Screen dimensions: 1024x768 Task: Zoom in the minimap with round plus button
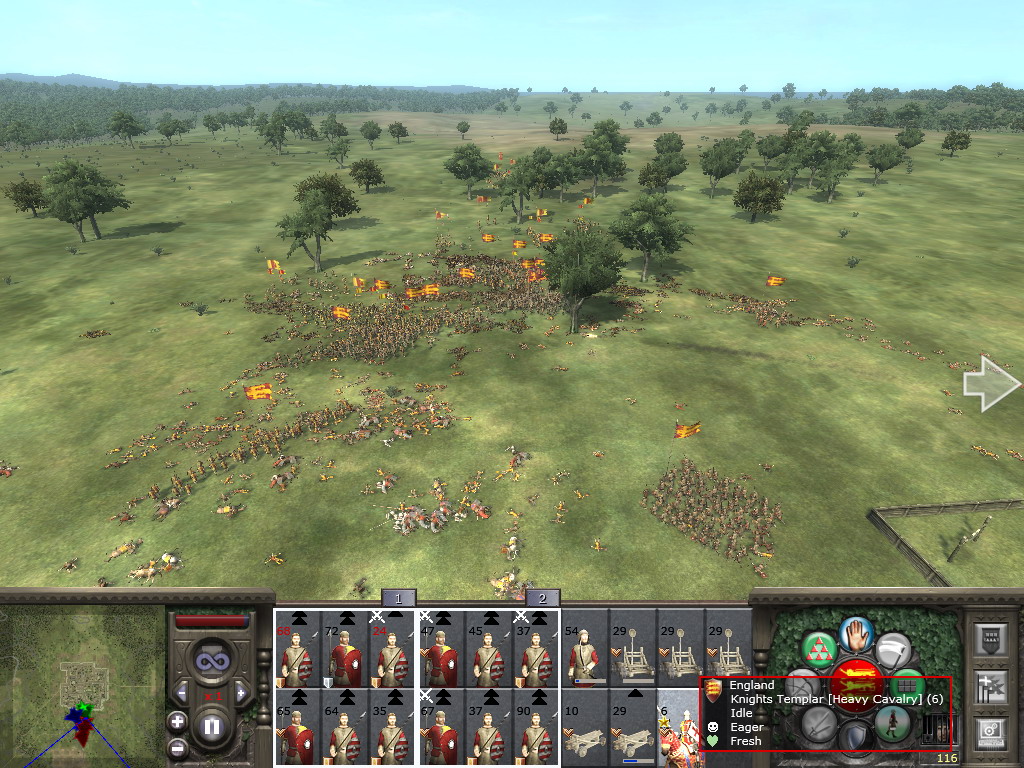(x=177, y=721)
